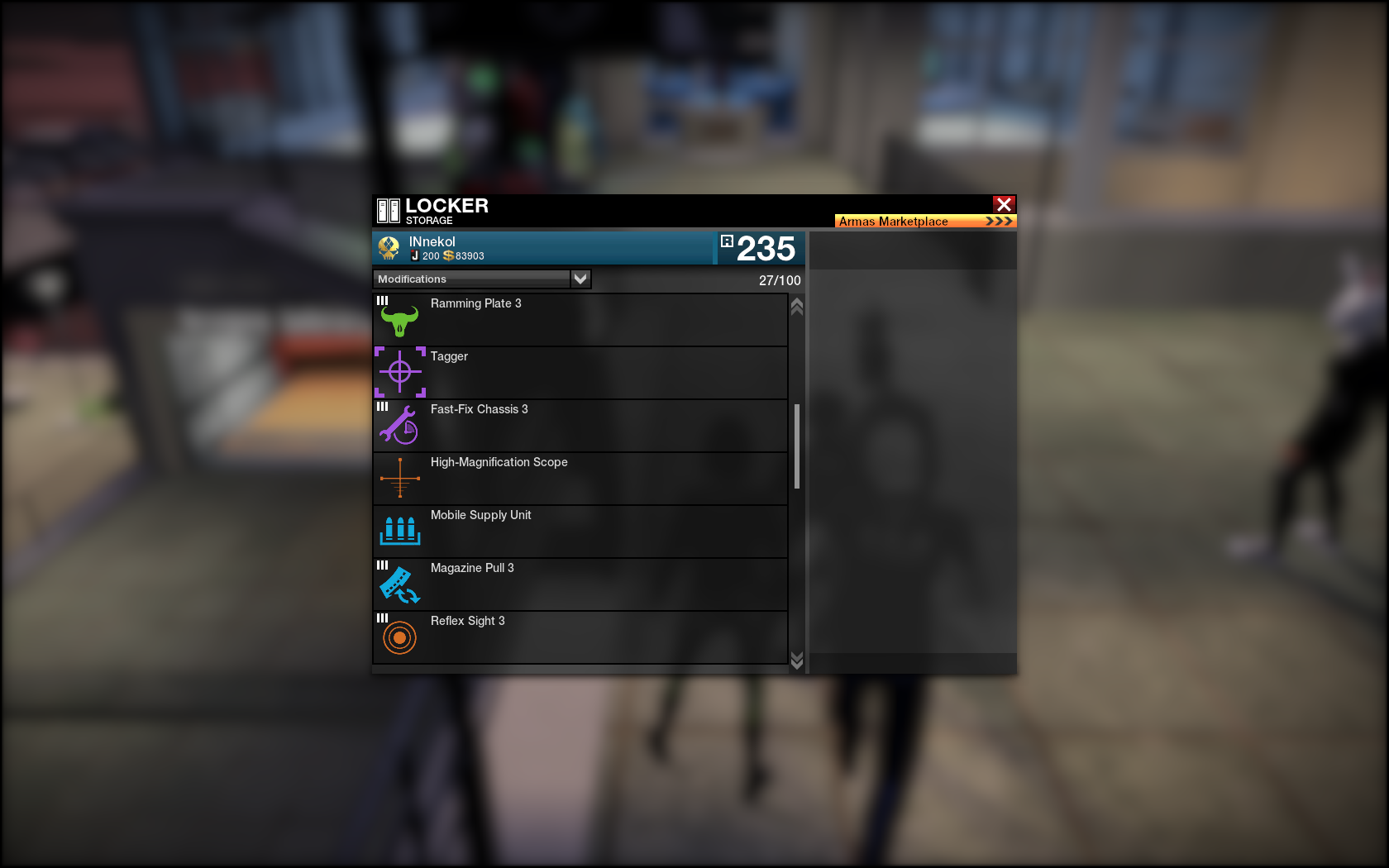Select the Tagger modification

click(580, 373)
